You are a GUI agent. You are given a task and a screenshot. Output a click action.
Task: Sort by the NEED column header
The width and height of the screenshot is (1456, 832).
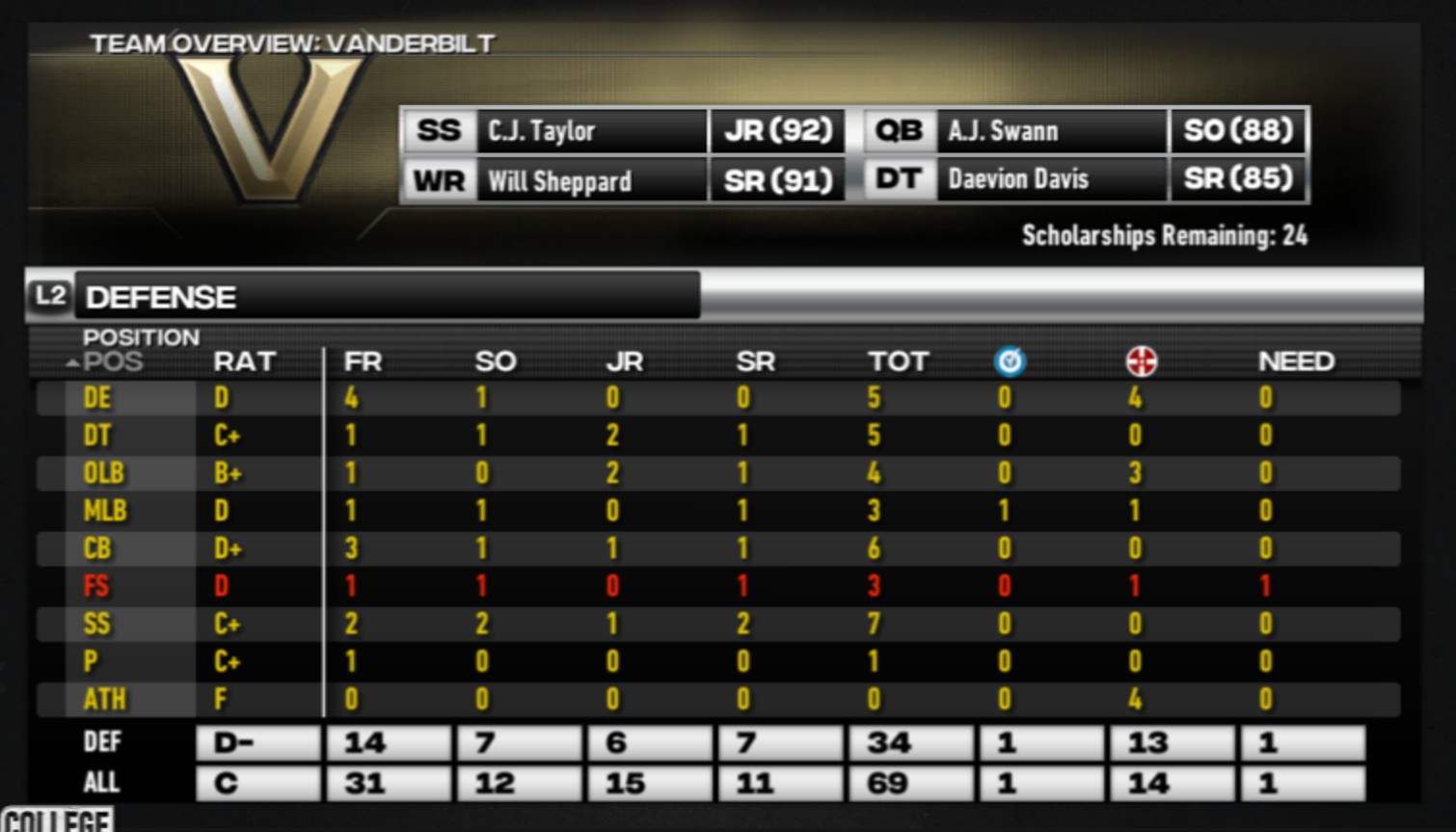[1296, 362]
